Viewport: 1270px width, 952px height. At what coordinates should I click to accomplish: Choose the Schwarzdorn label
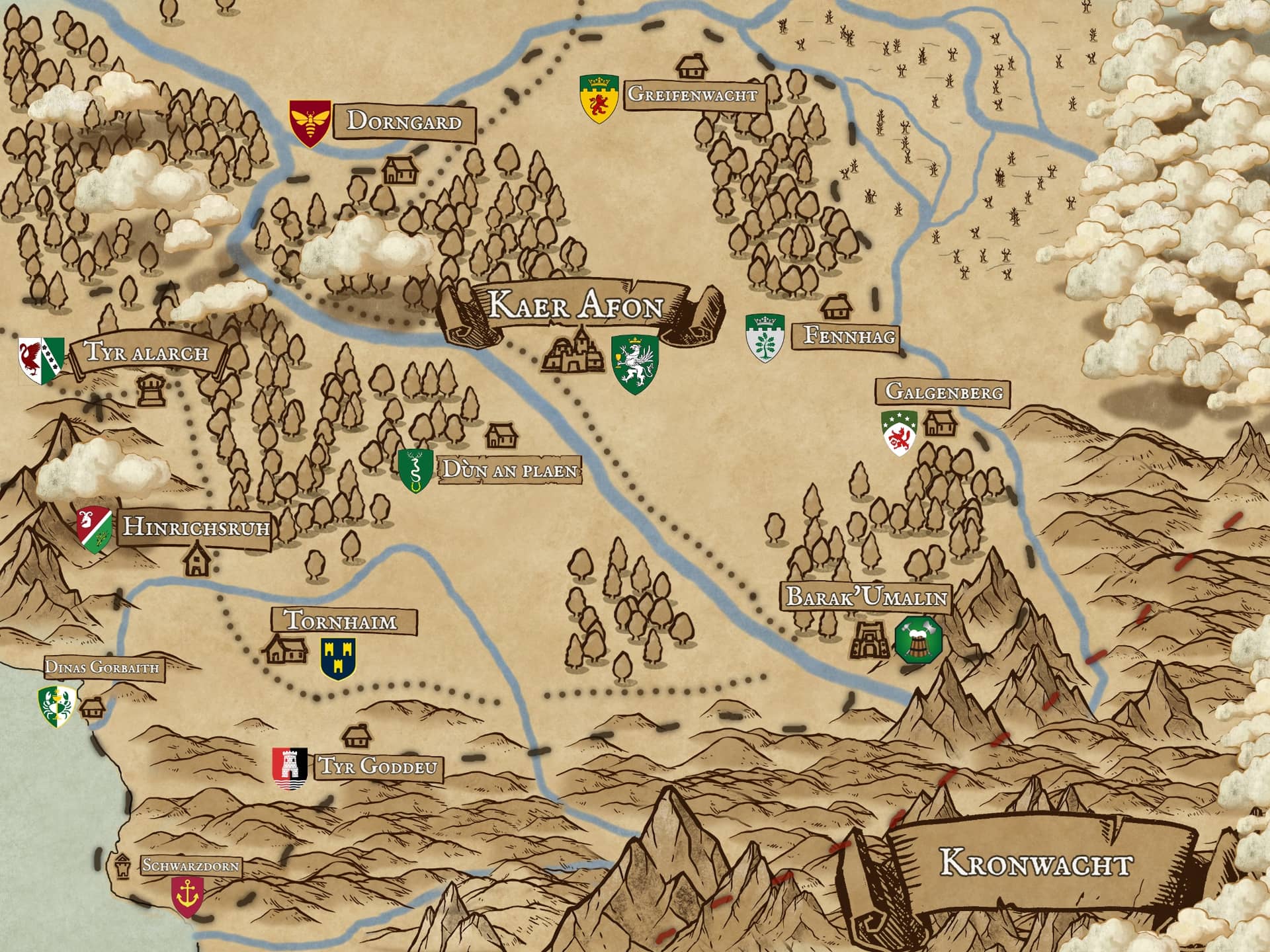click(x=190, y=865)
